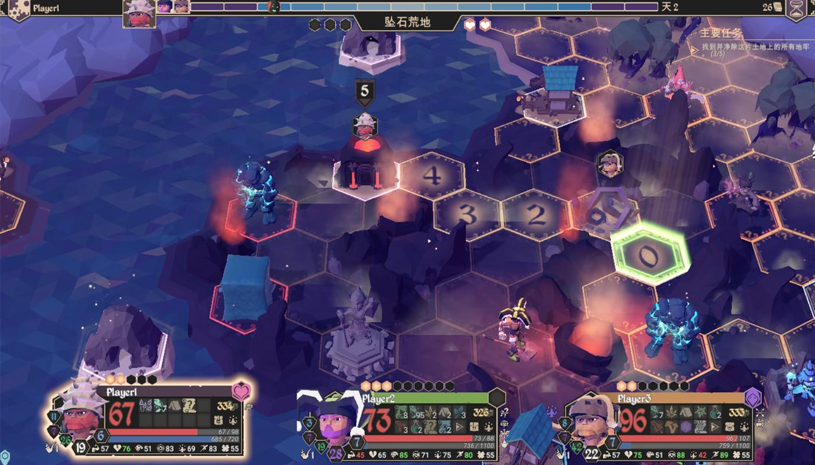Pick the hex tile numbered 2
815x465 pixels.
click(x=536, y=213)
